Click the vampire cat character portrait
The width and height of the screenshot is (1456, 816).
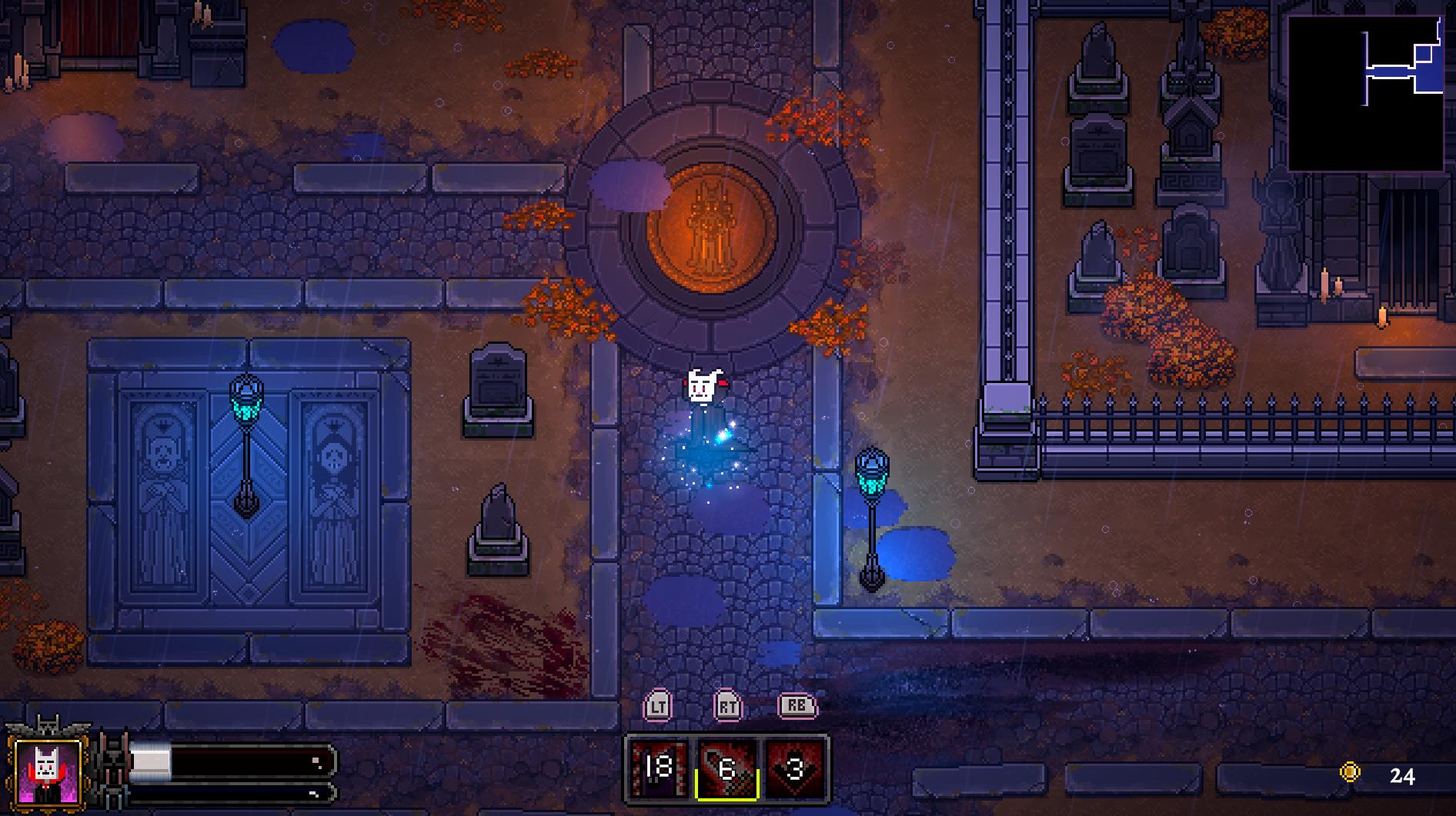(x=48, y=771)
